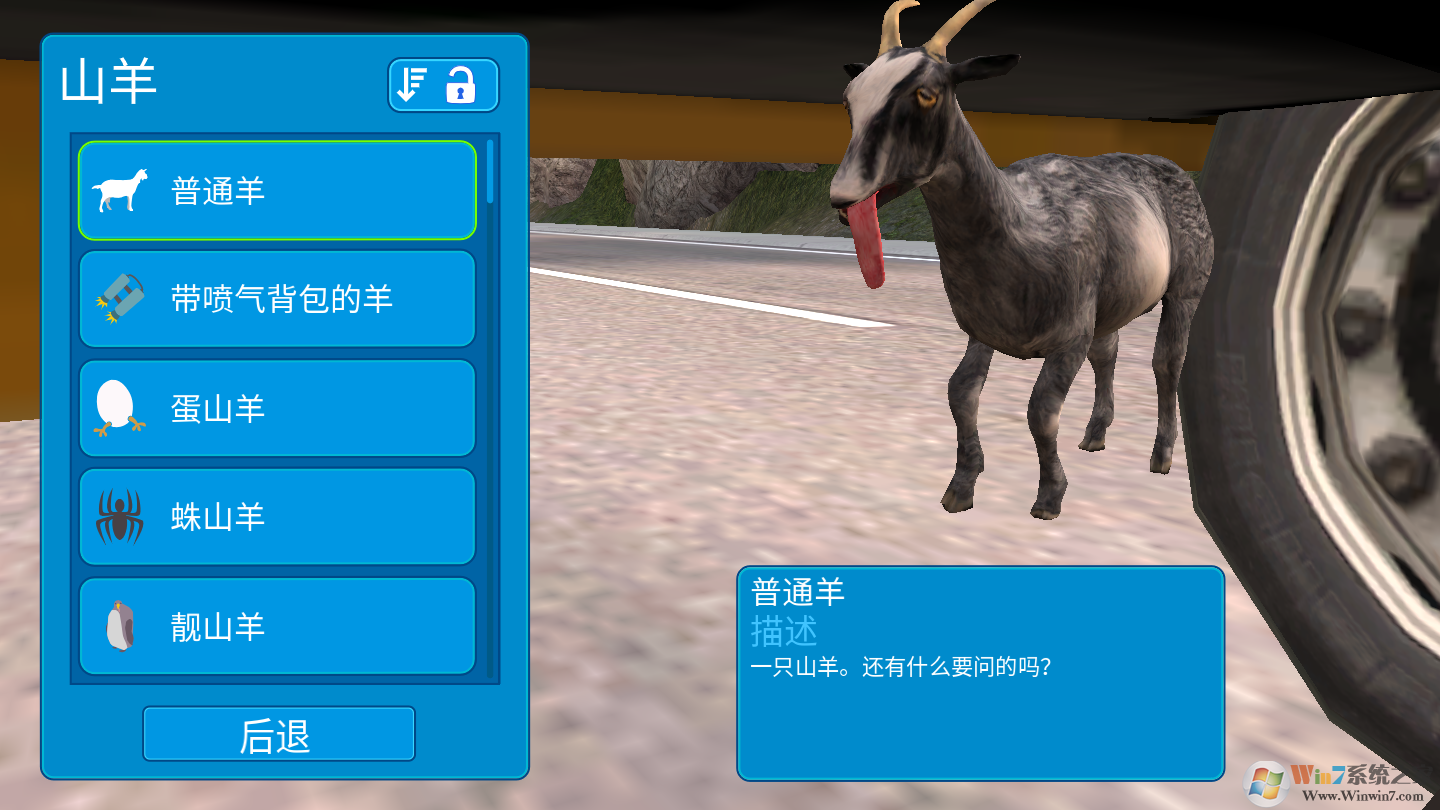Click the penguin icon beside 靓山羊
1440x810 pixels.
pos(119,626)
